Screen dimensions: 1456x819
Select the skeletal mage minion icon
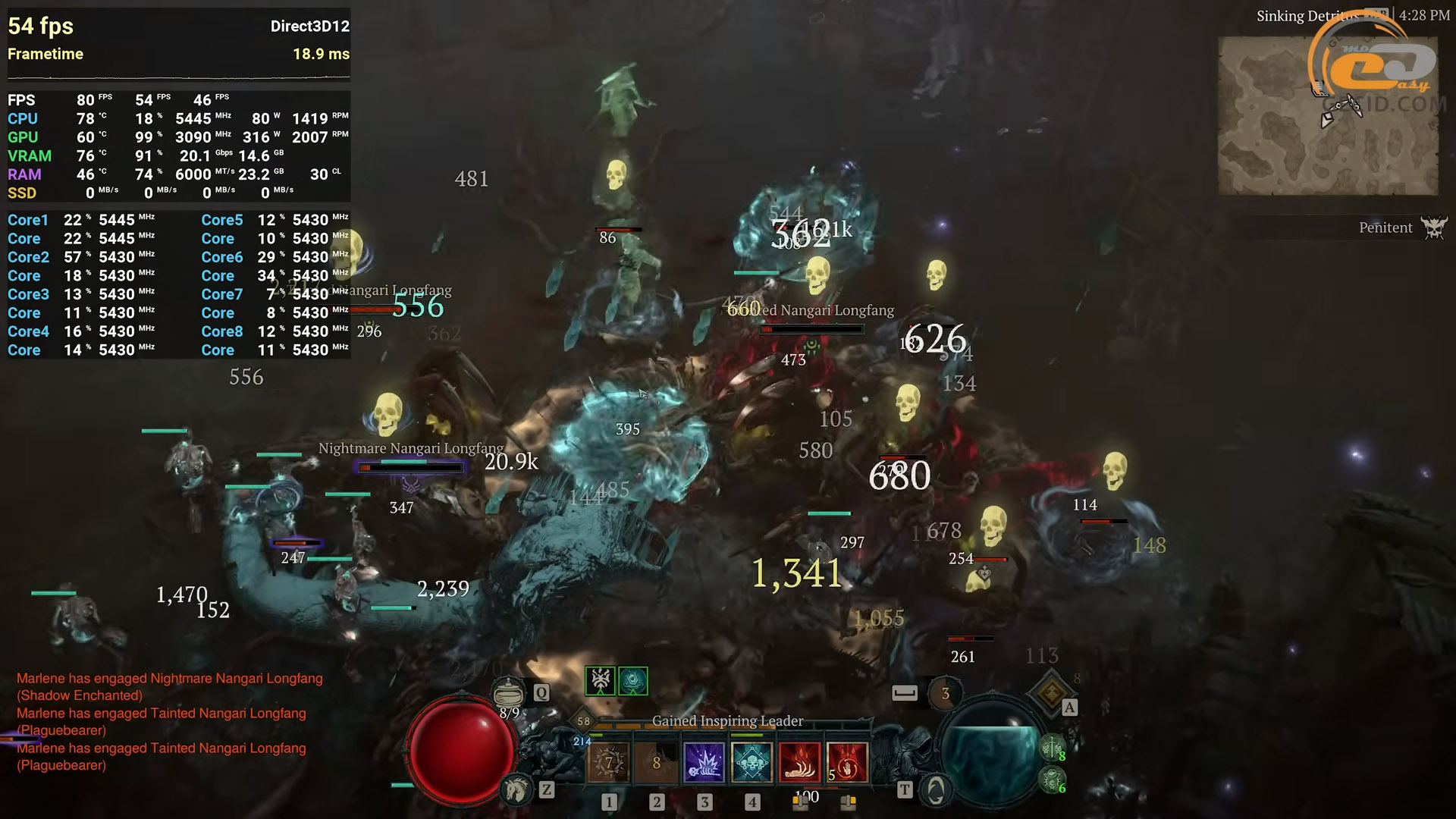(1052, 779)
